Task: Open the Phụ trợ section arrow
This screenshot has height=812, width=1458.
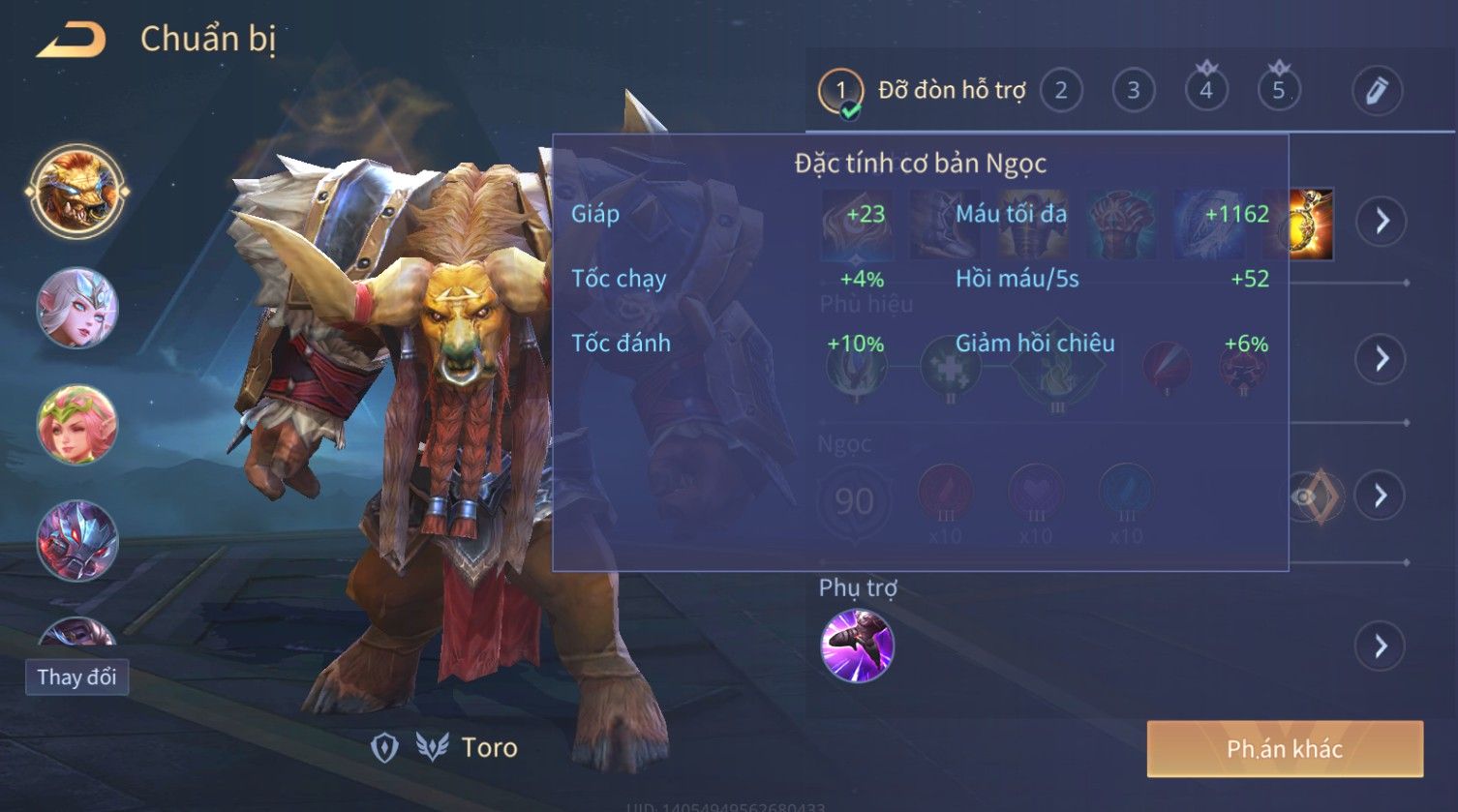Action: tap(1382, 646)
